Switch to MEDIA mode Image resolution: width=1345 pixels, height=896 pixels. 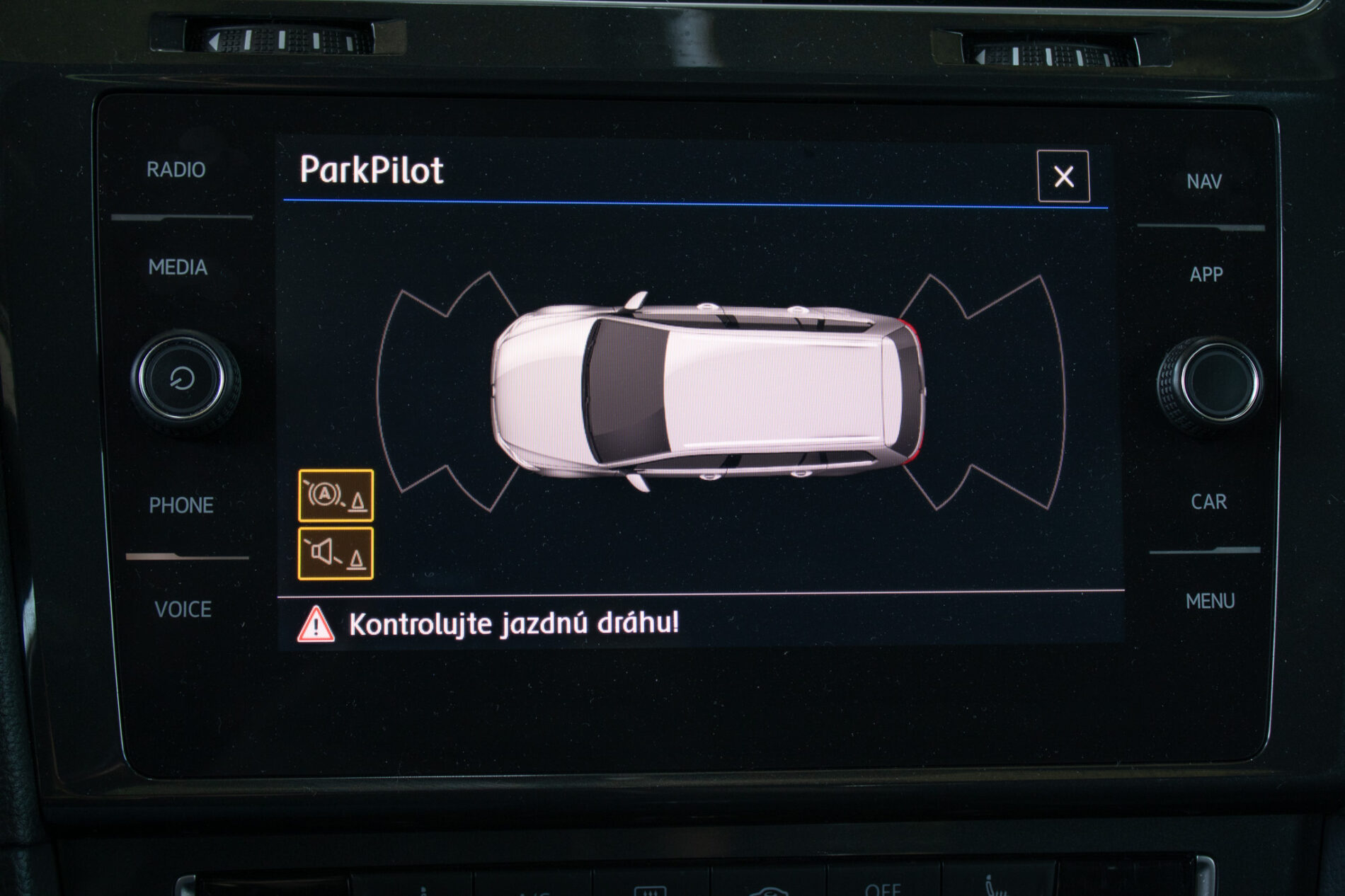[178, 268]
